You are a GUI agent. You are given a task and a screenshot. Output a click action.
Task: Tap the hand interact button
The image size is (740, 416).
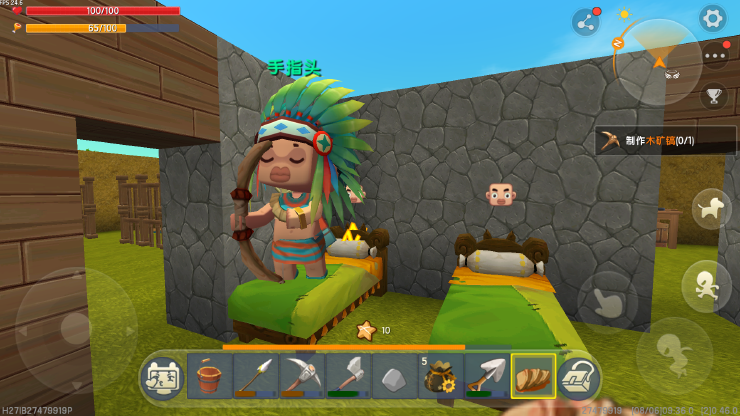click(607, 302)
